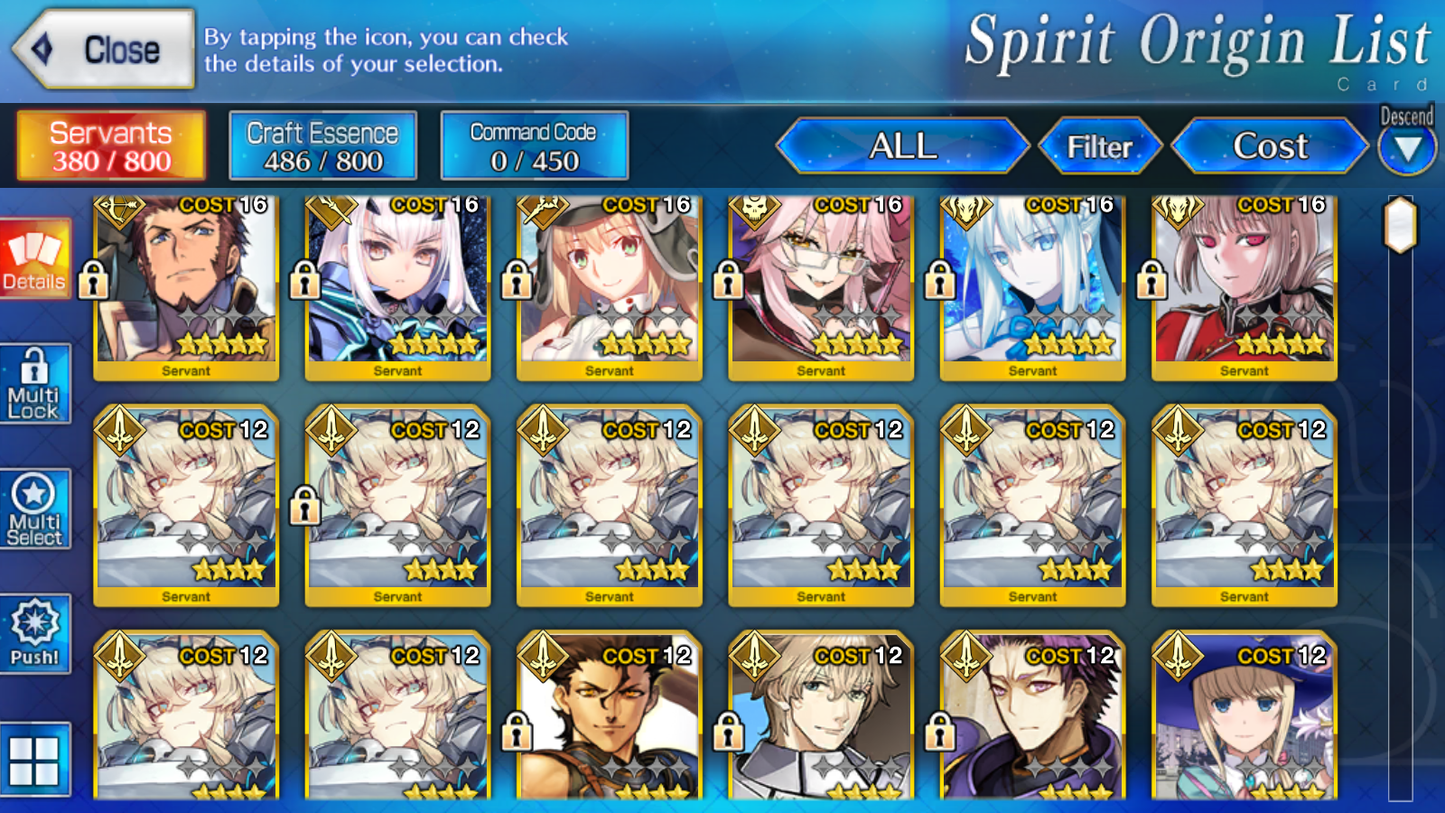Viewport: 1445px width, 813px height.
Task: Select the Multi Lock tool
Action: coord(36,383)
